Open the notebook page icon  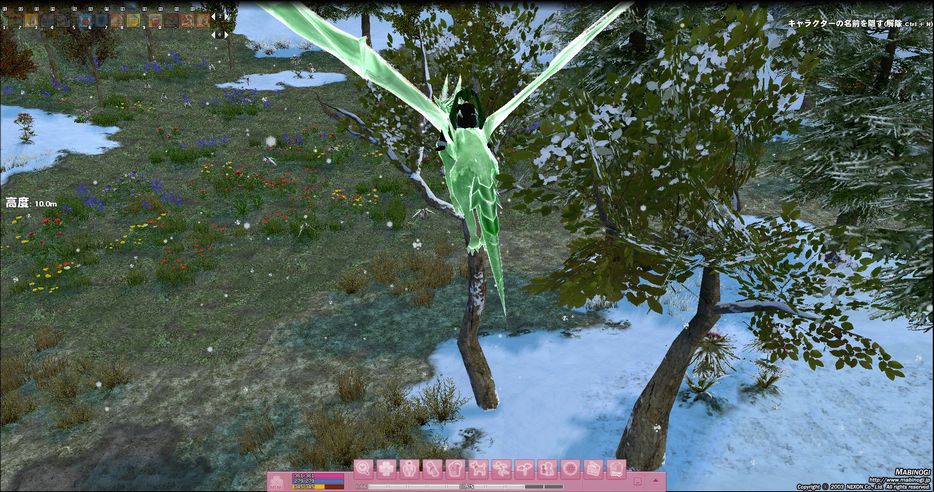click(x=593, y=468)
